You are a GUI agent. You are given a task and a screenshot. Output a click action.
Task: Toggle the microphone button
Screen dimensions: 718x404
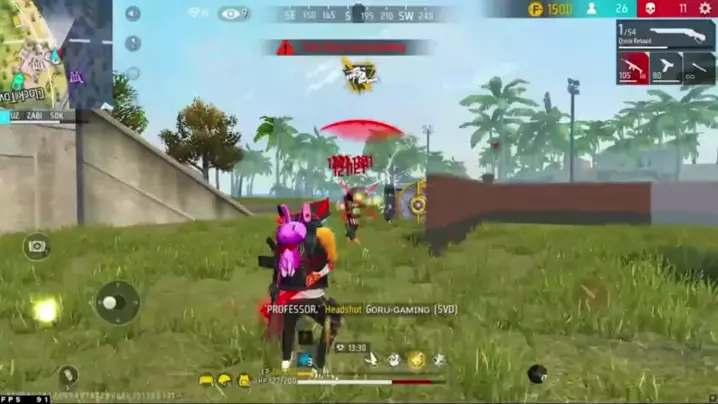click(133, 44)
